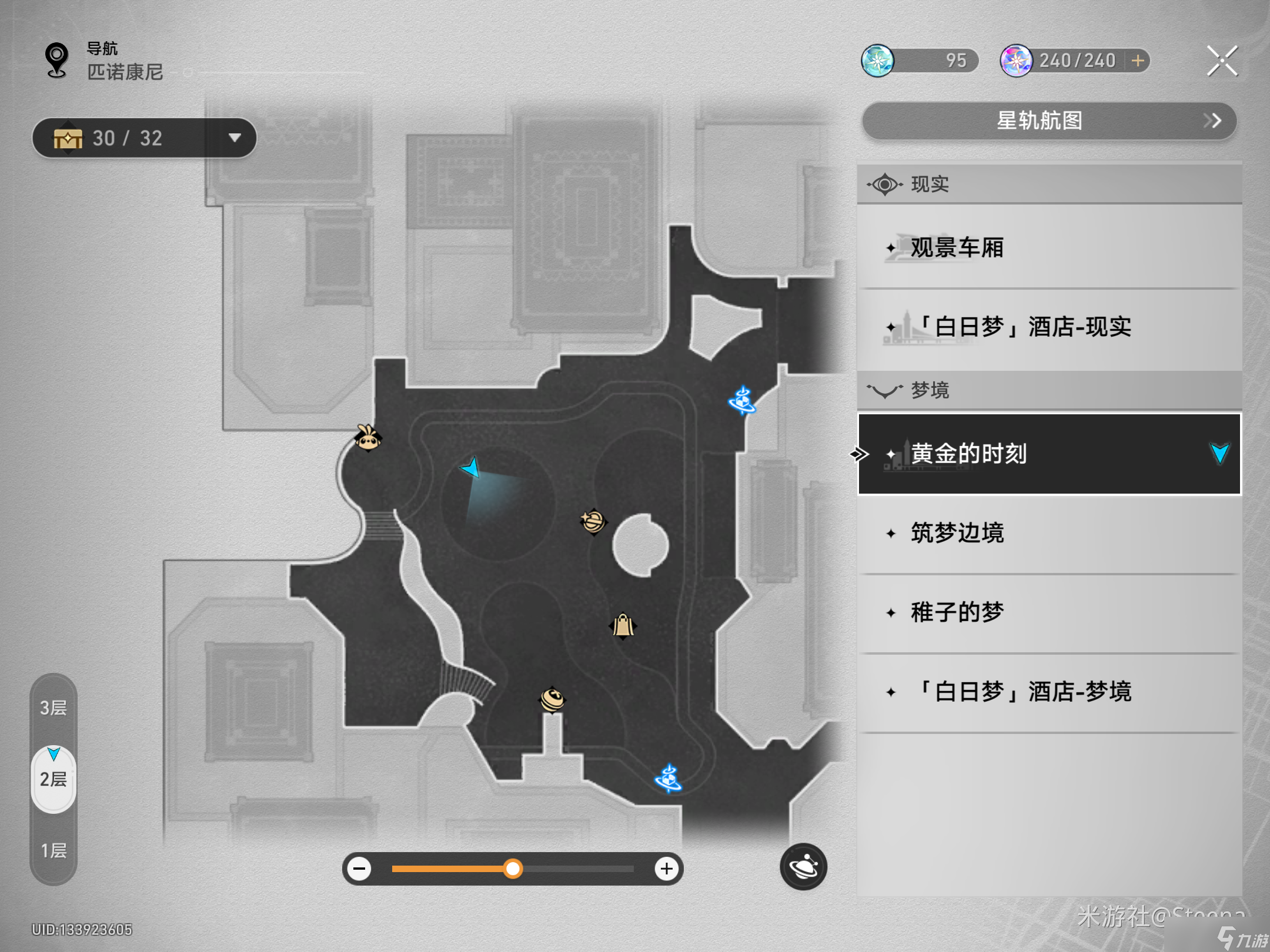Screen dimensions: 1270x952
Task: Select the upper blue space anchor marker
Action: pos(742,401)
